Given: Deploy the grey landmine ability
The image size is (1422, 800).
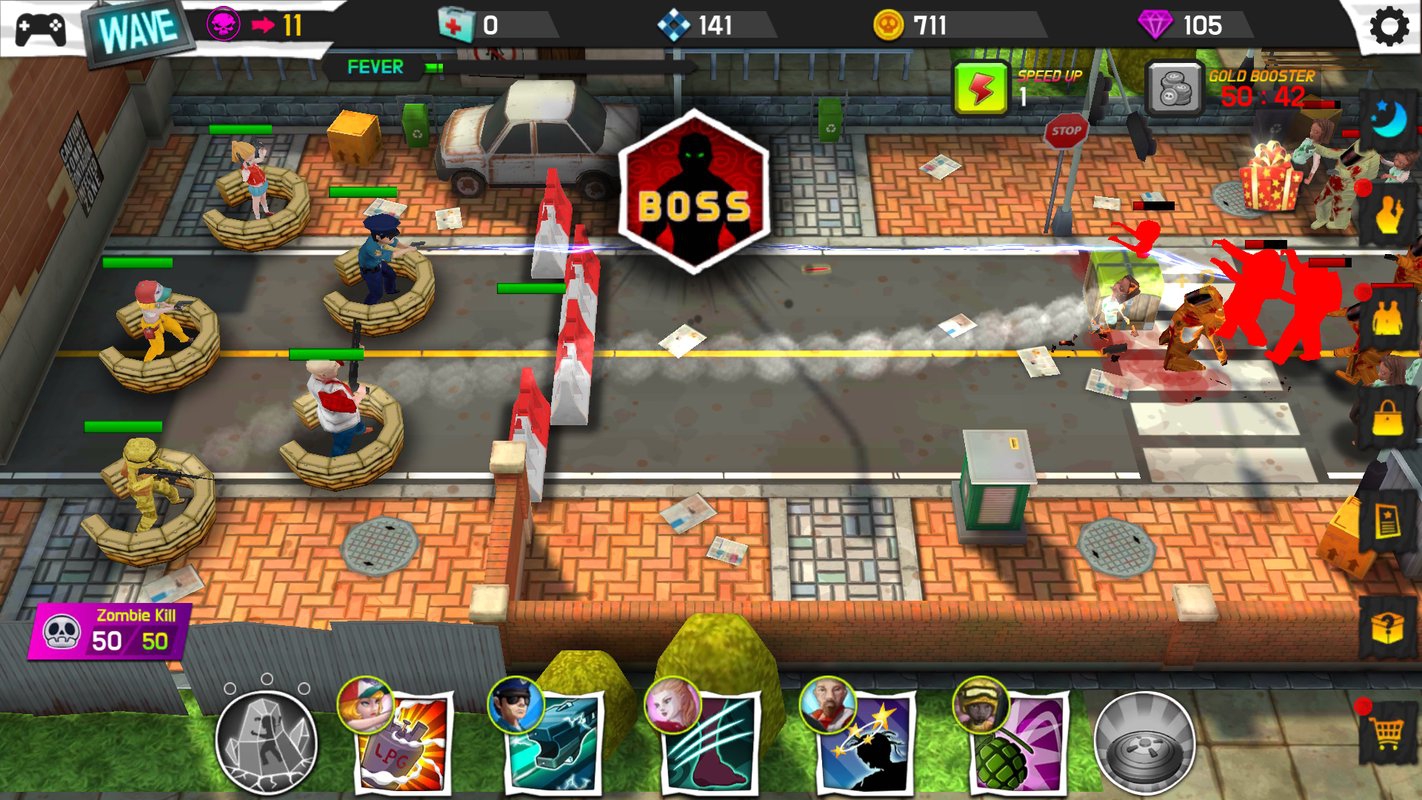Looking at the screenshot, I should (x=1144, y=742).
